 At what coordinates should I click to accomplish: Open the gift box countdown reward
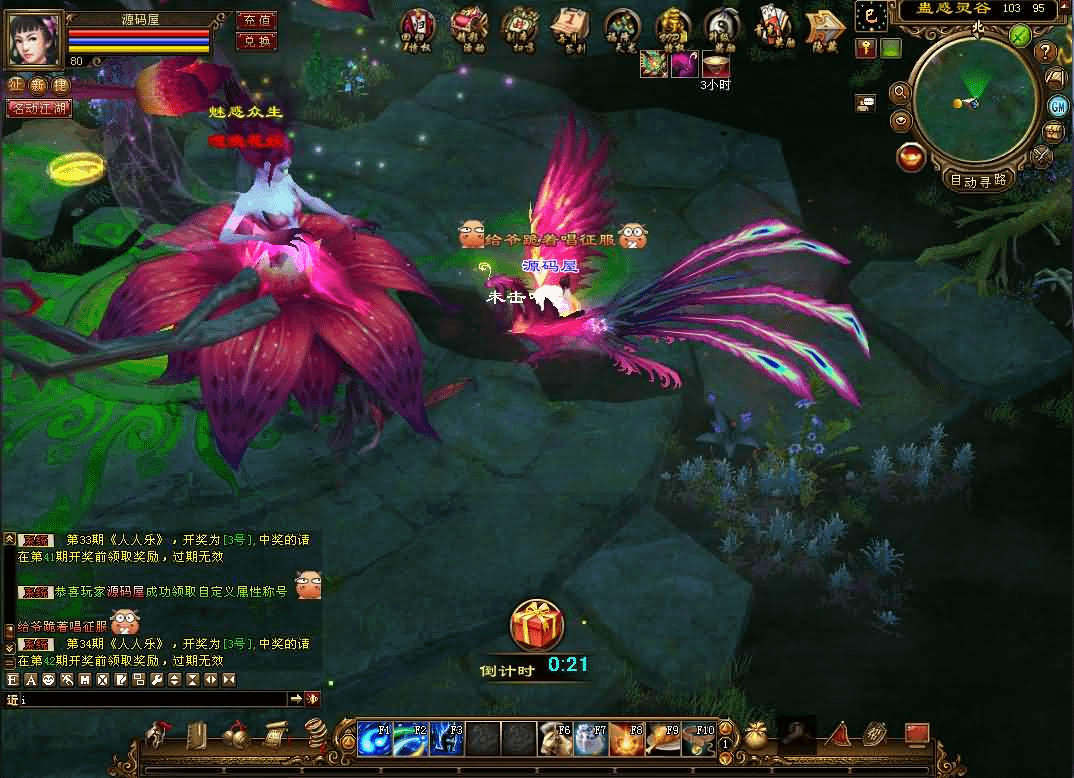(536, 626)
